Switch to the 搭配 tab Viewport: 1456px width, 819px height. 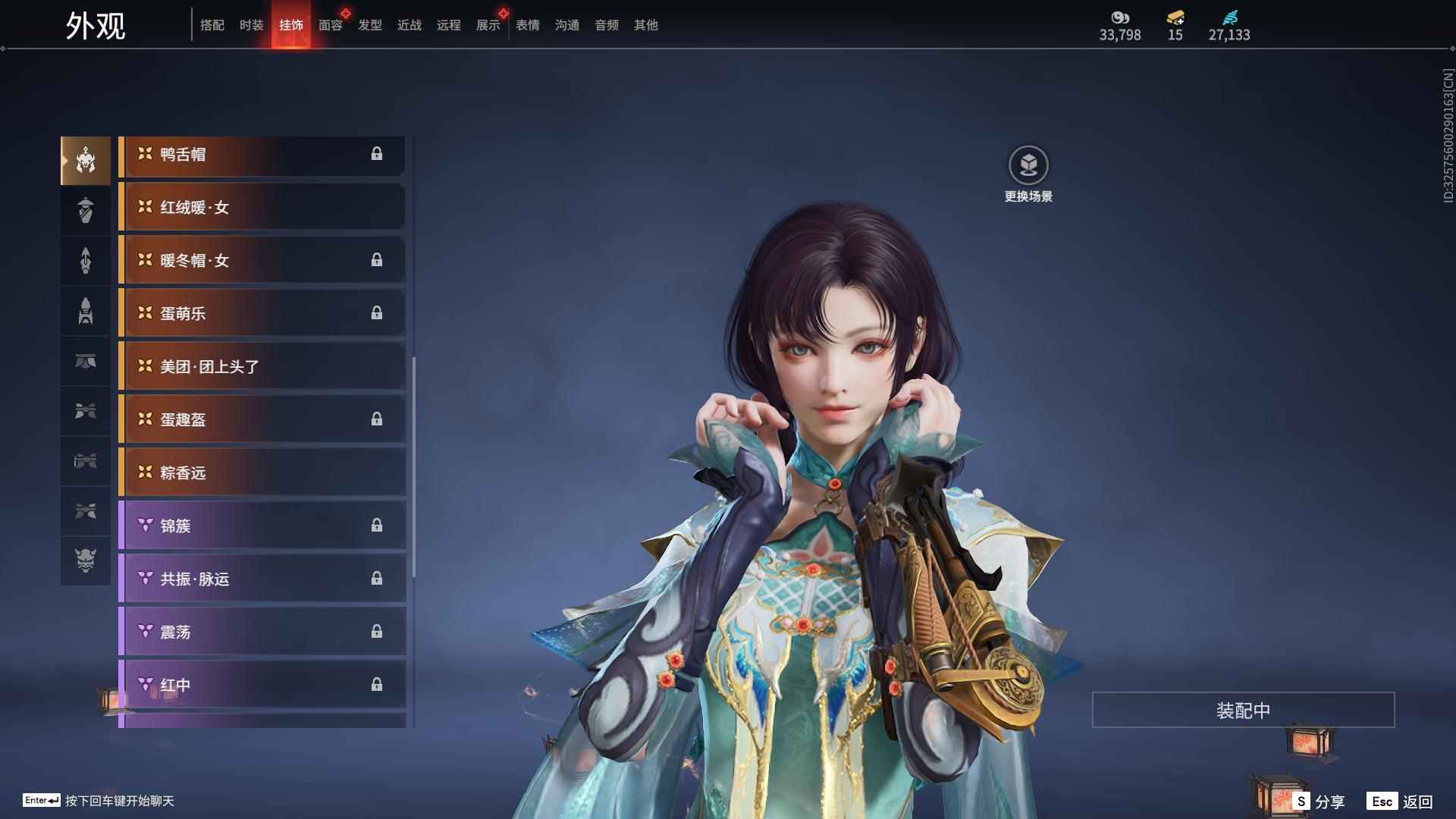click(x=212, y=25)
